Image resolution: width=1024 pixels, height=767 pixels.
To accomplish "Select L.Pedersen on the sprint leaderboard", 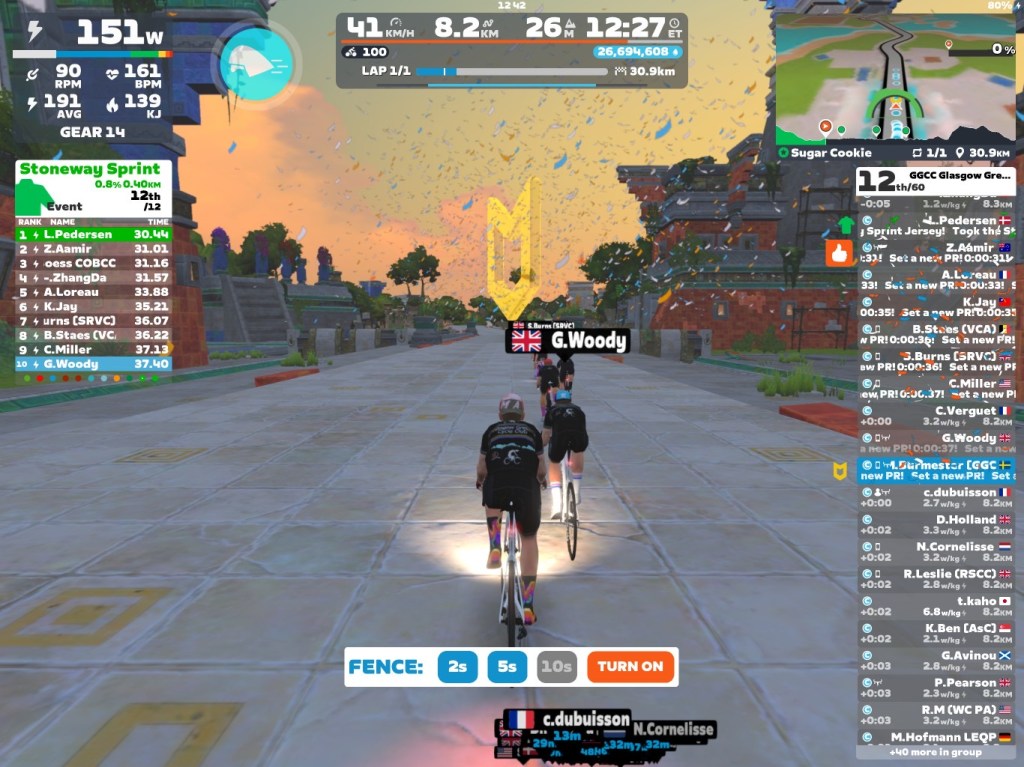I will (93, 234).
